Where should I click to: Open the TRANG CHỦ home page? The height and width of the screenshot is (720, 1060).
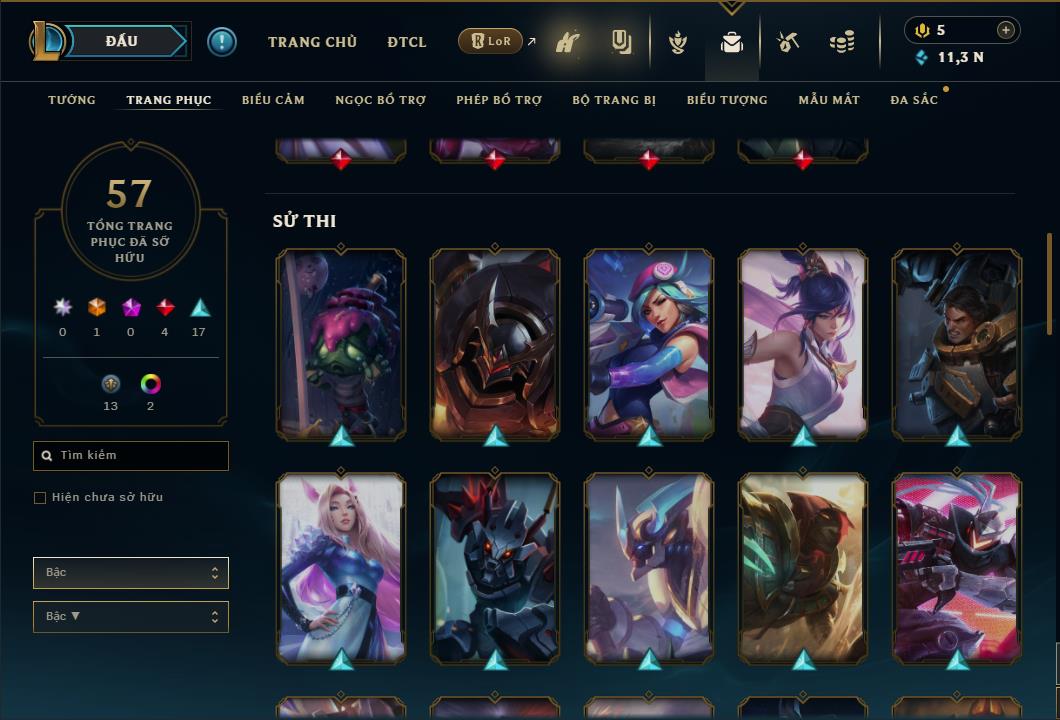312,42
